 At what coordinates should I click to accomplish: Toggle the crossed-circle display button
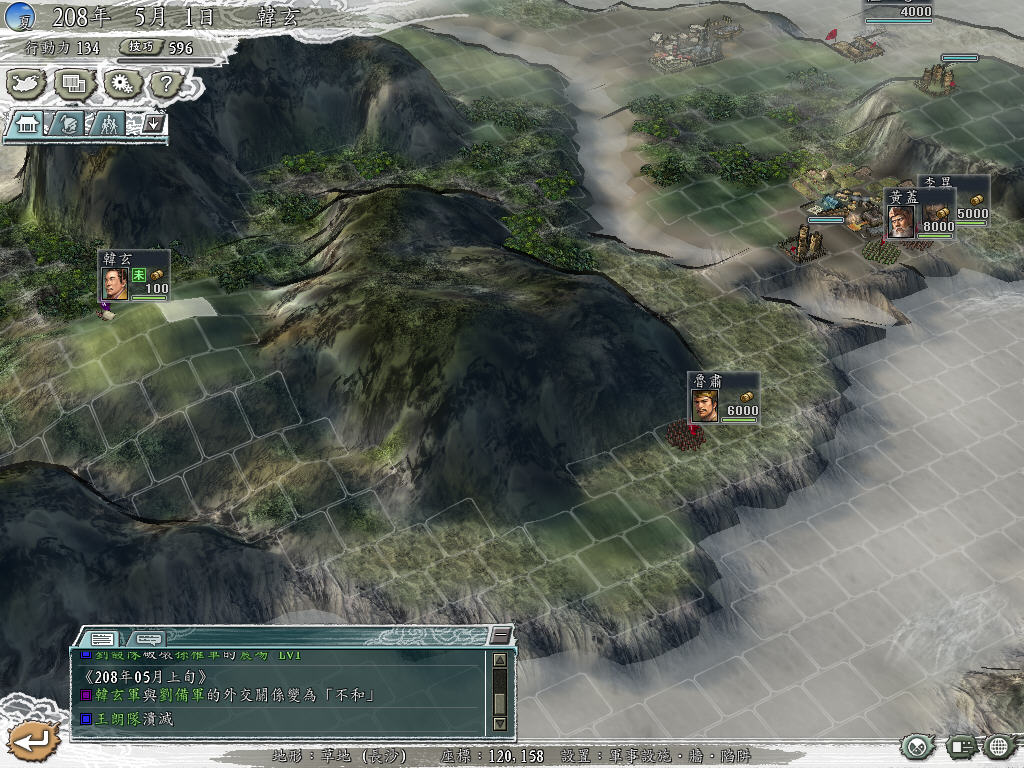tap(916, 746)
